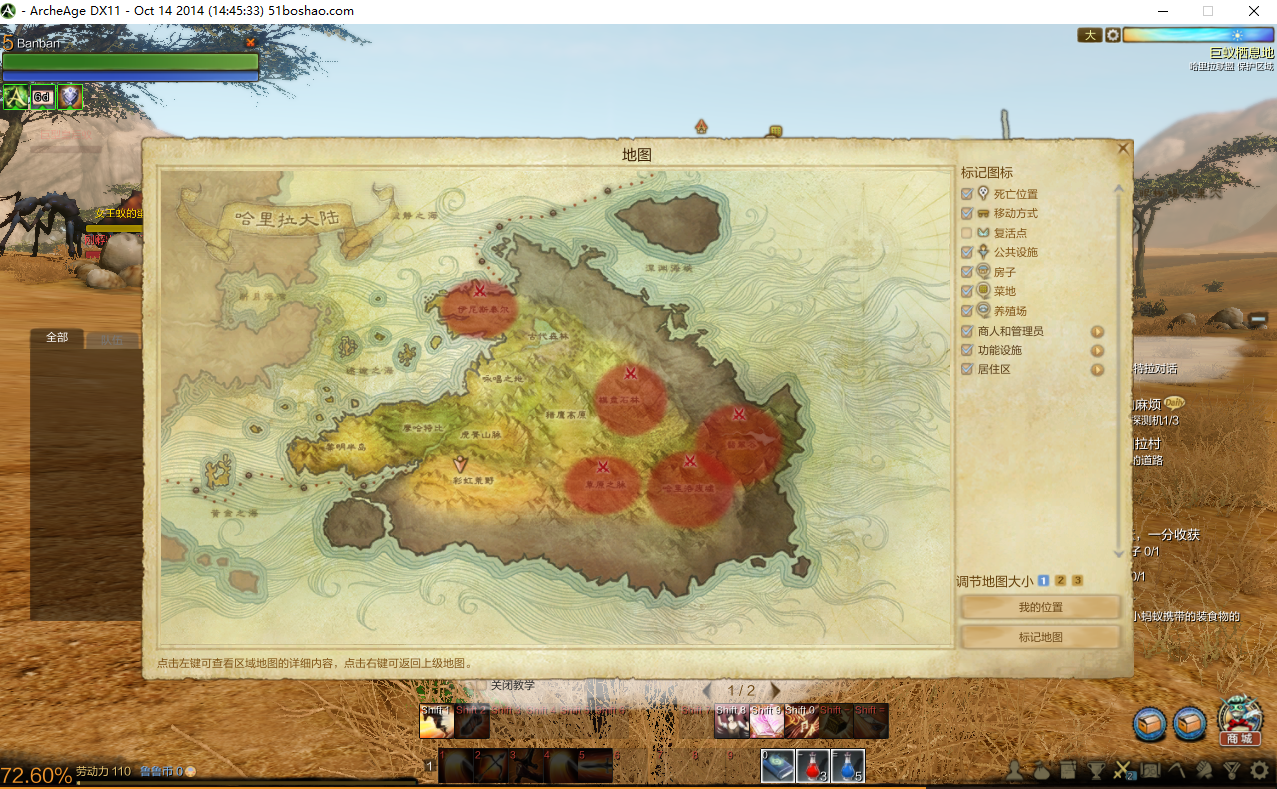Image resolution: width=1277 pixels, height=789 pixels.
Task: Click the 大 minimap size button
Action: coord(1089,35)
